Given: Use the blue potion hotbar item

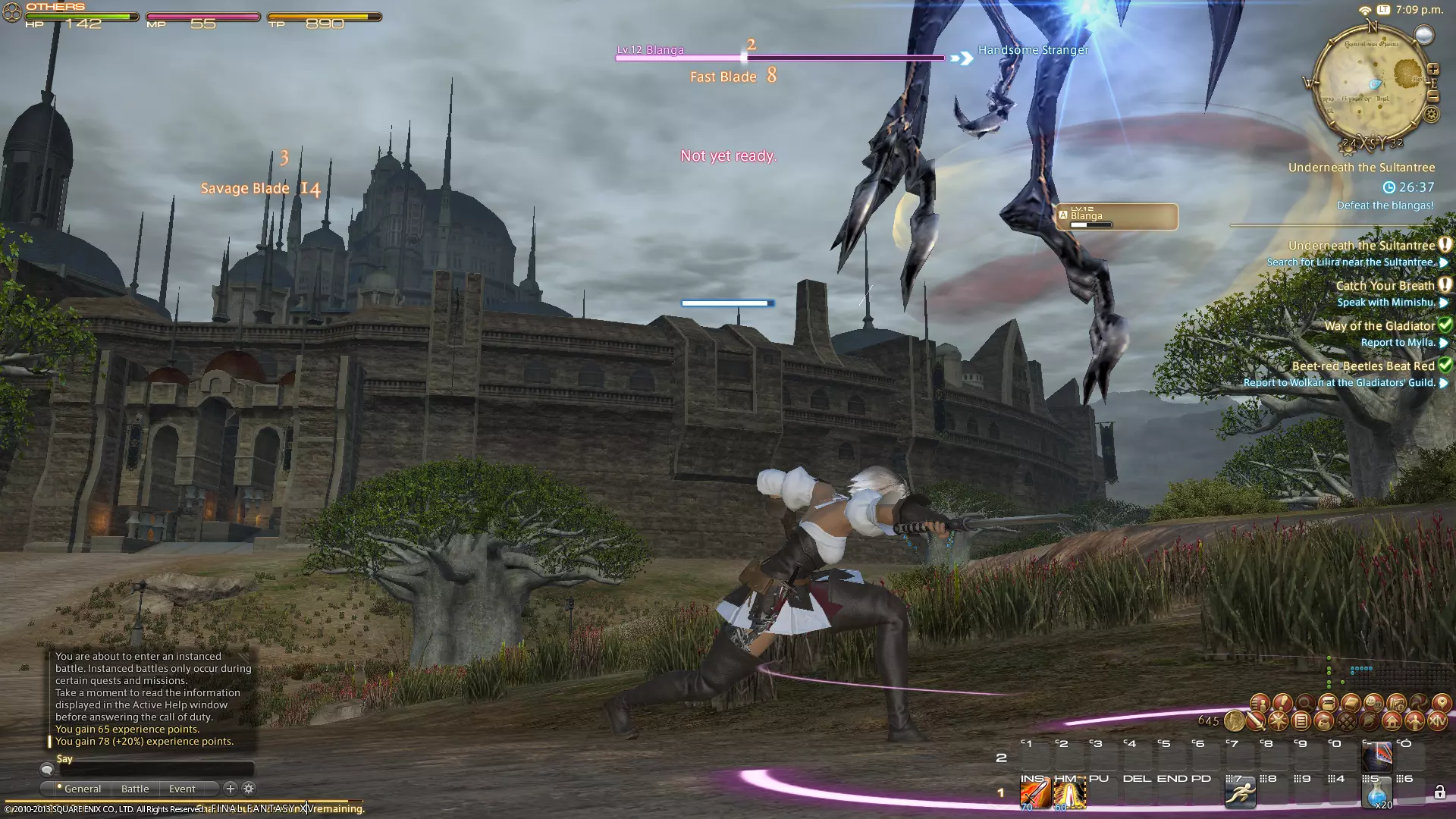Looking at the screenshot, I should 1376,794.
